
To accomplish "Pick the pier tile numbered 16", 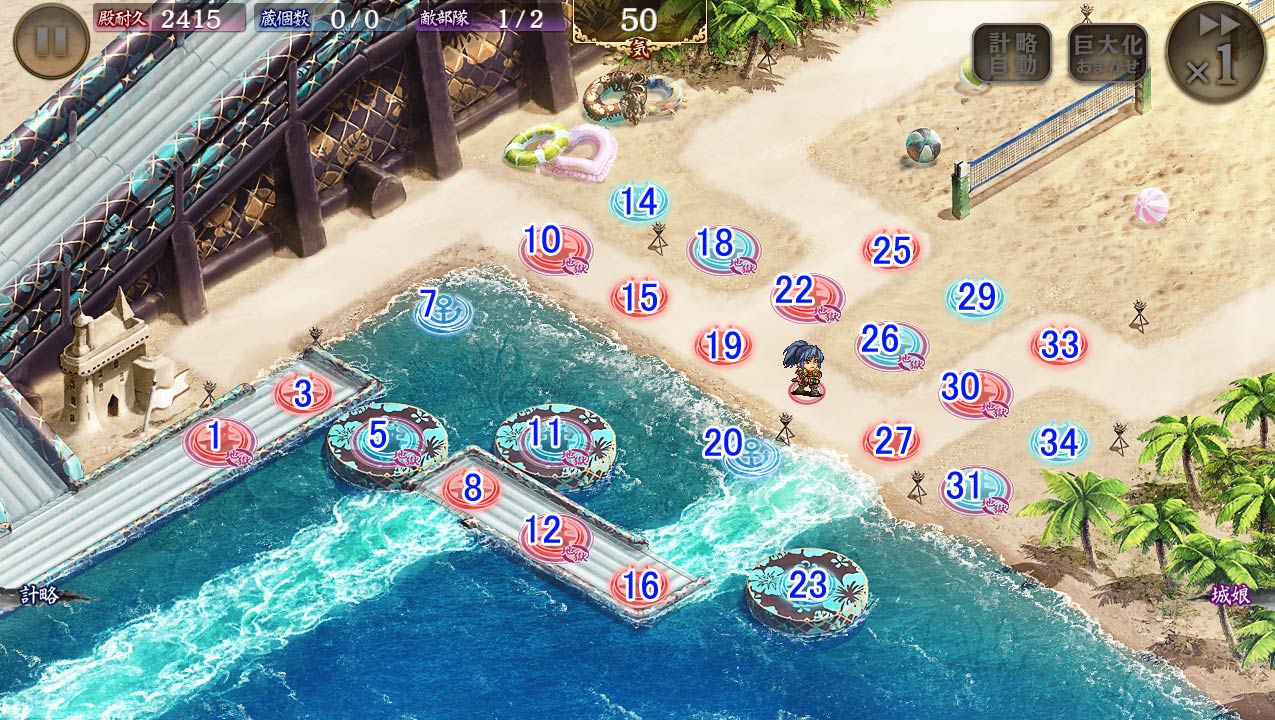I will [639, 586].
